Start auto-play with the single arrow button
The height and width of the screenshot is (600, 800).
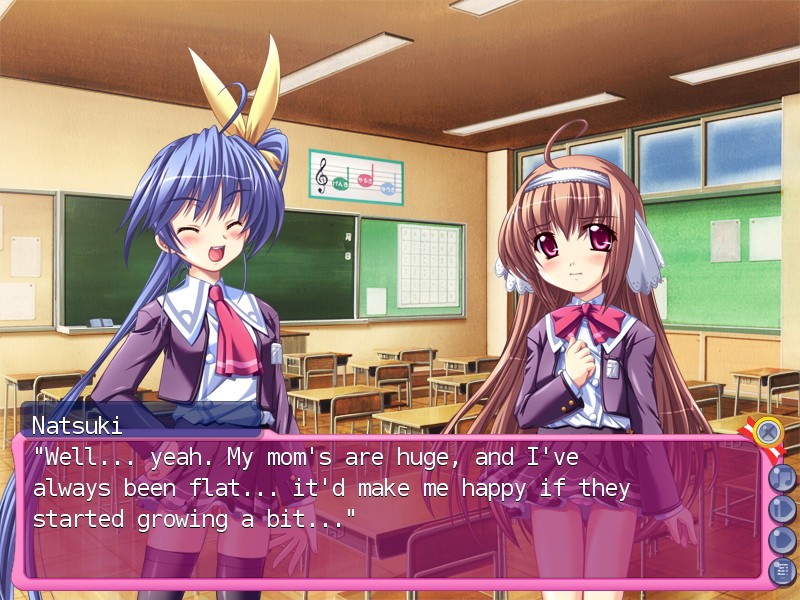click(x=781, y=540)
